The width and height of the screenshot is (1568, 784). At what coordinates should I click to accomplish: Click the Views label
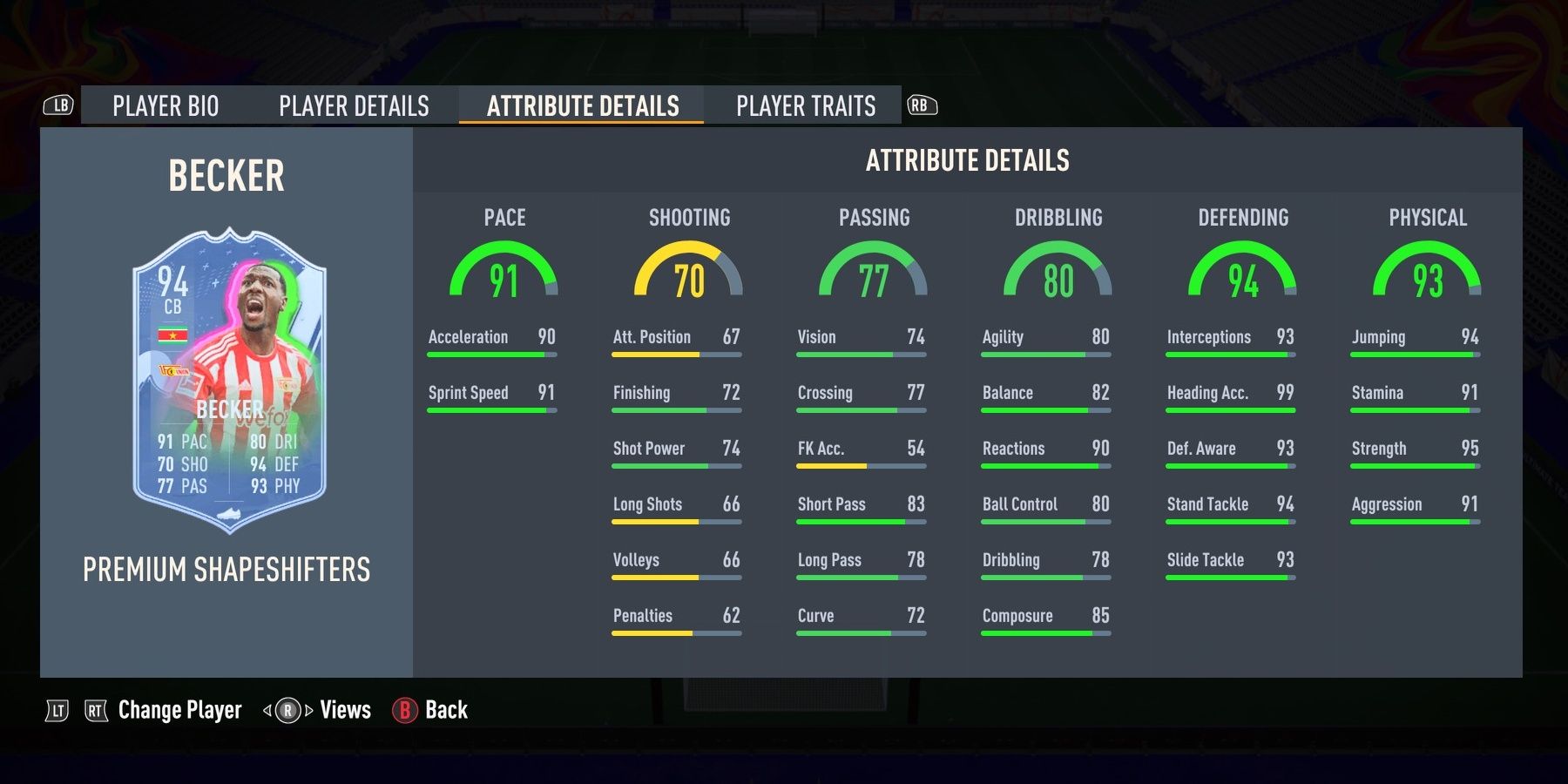[345, 710]
